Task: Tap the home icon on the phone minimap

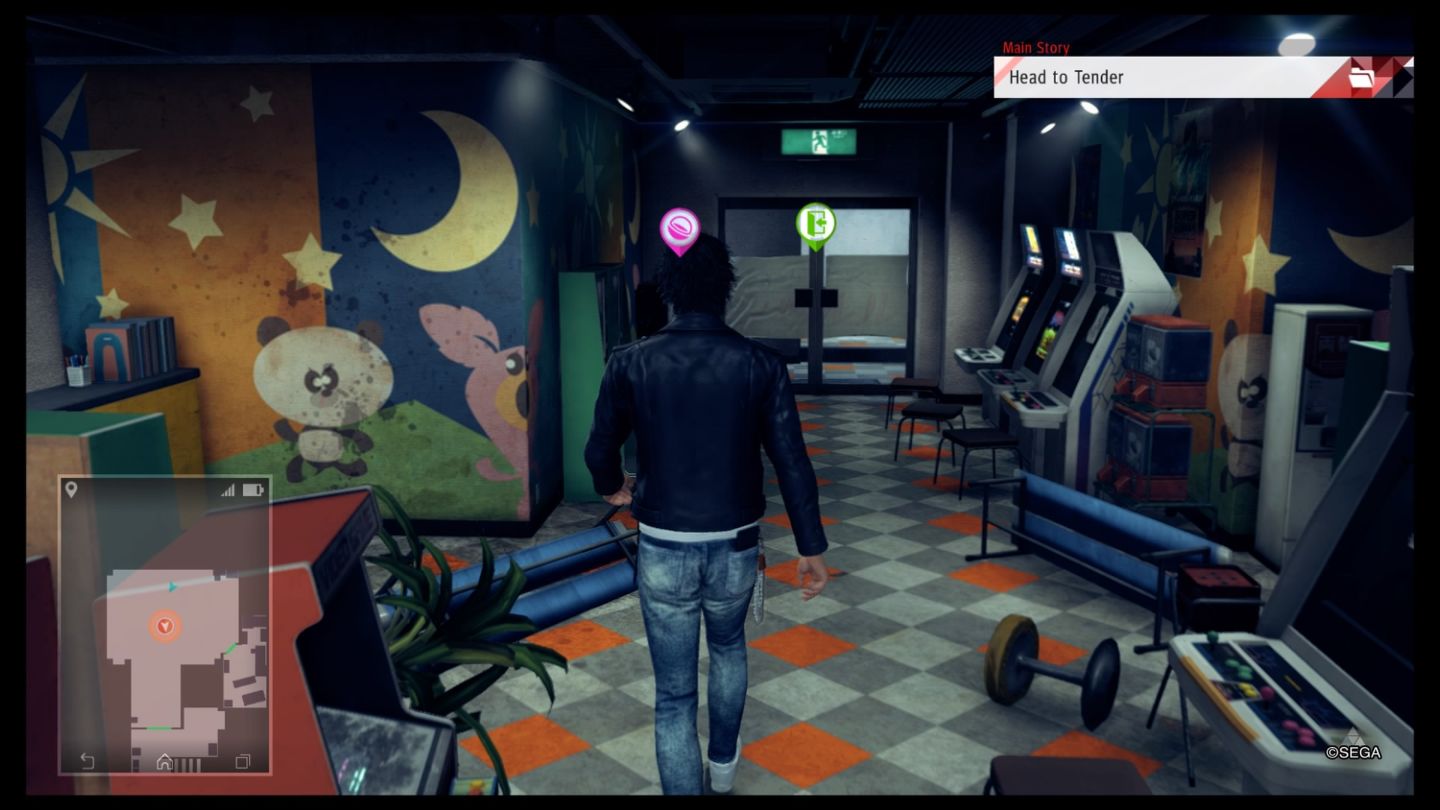Action: [164, 761]
